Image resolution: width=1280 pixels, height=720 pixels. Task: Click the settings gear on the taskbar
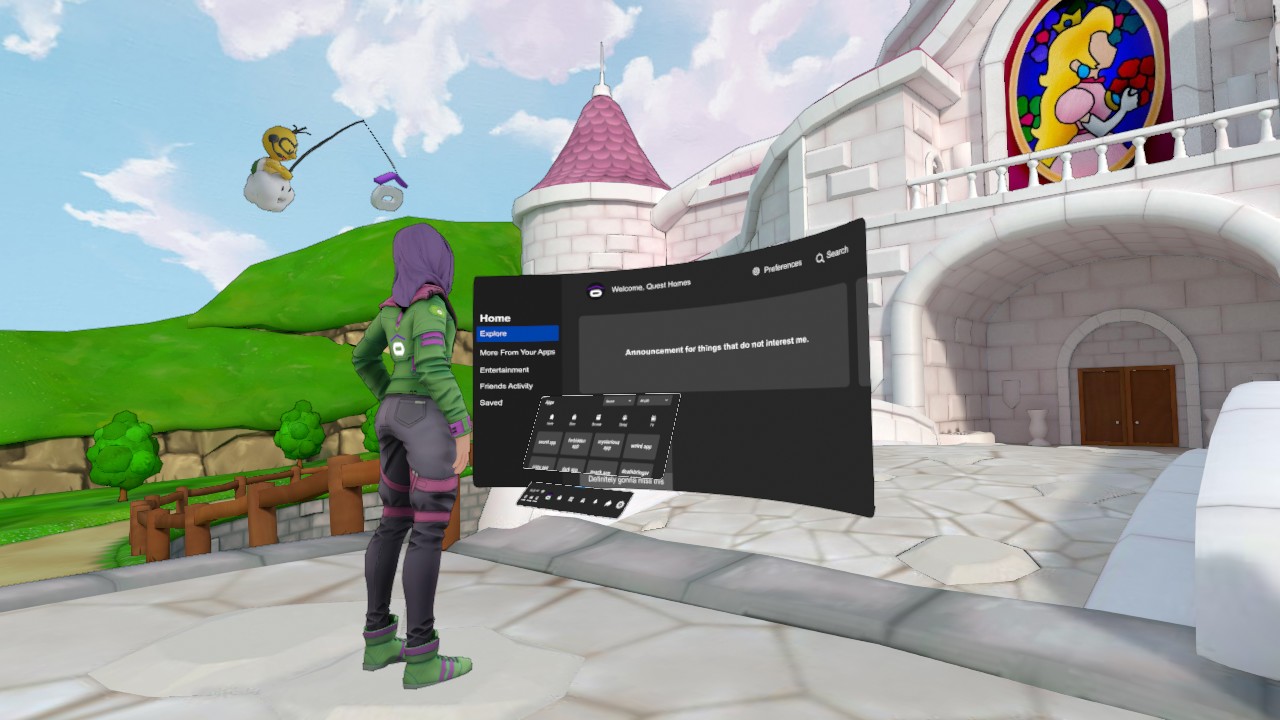coord(618,504)
